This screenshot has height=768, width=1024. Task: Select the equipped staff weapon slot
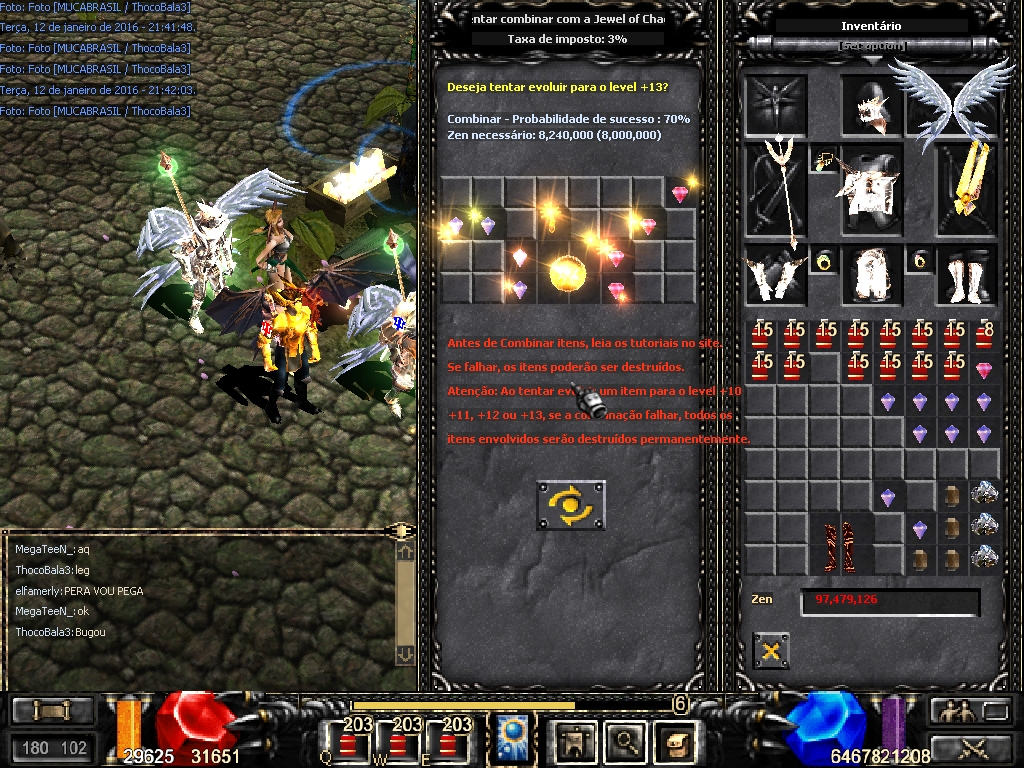(775, 190)
